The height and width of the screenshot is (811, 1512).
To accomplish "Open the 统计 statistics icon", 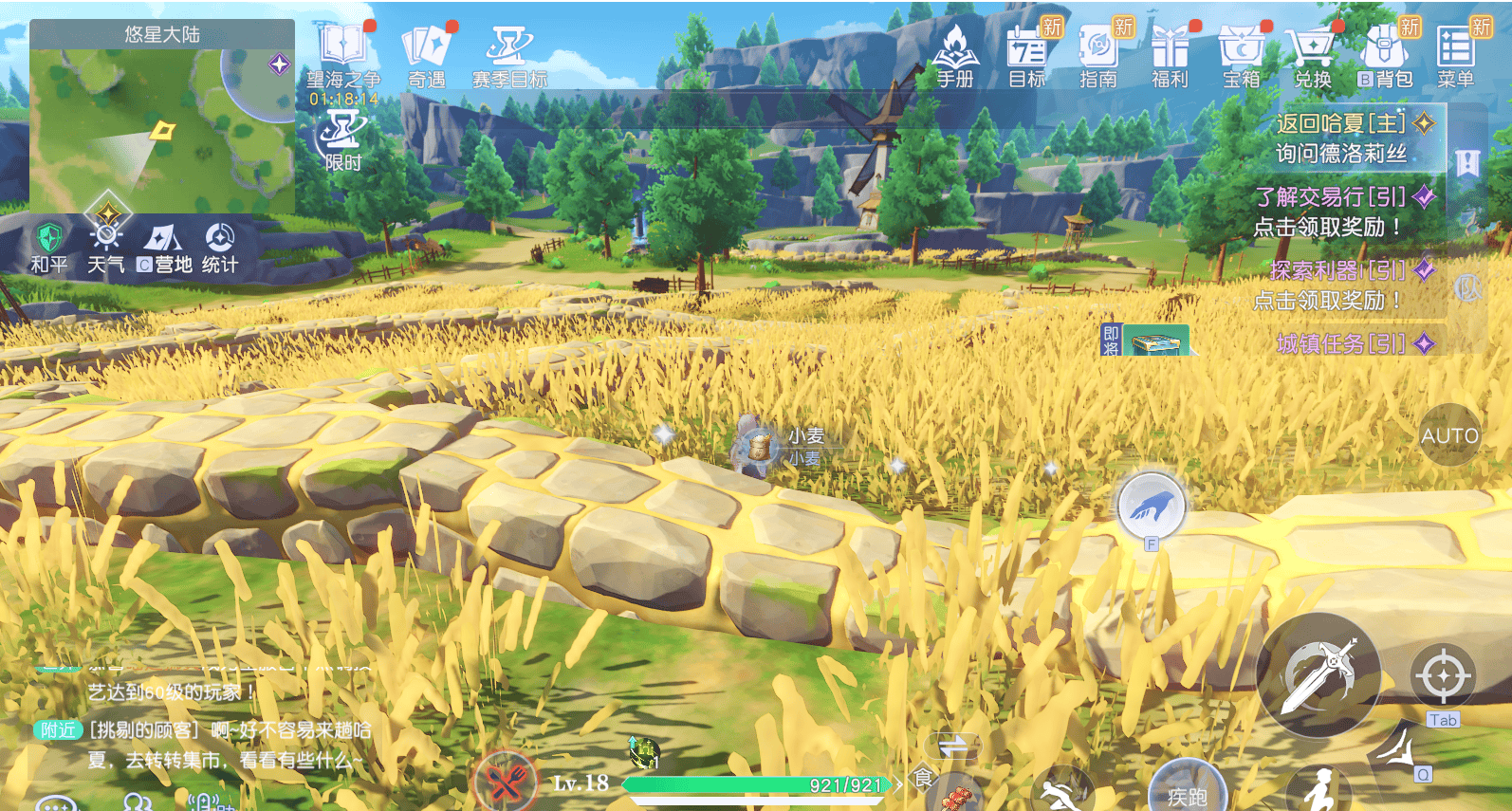I will pyautogui.click(x=220, y=245).
